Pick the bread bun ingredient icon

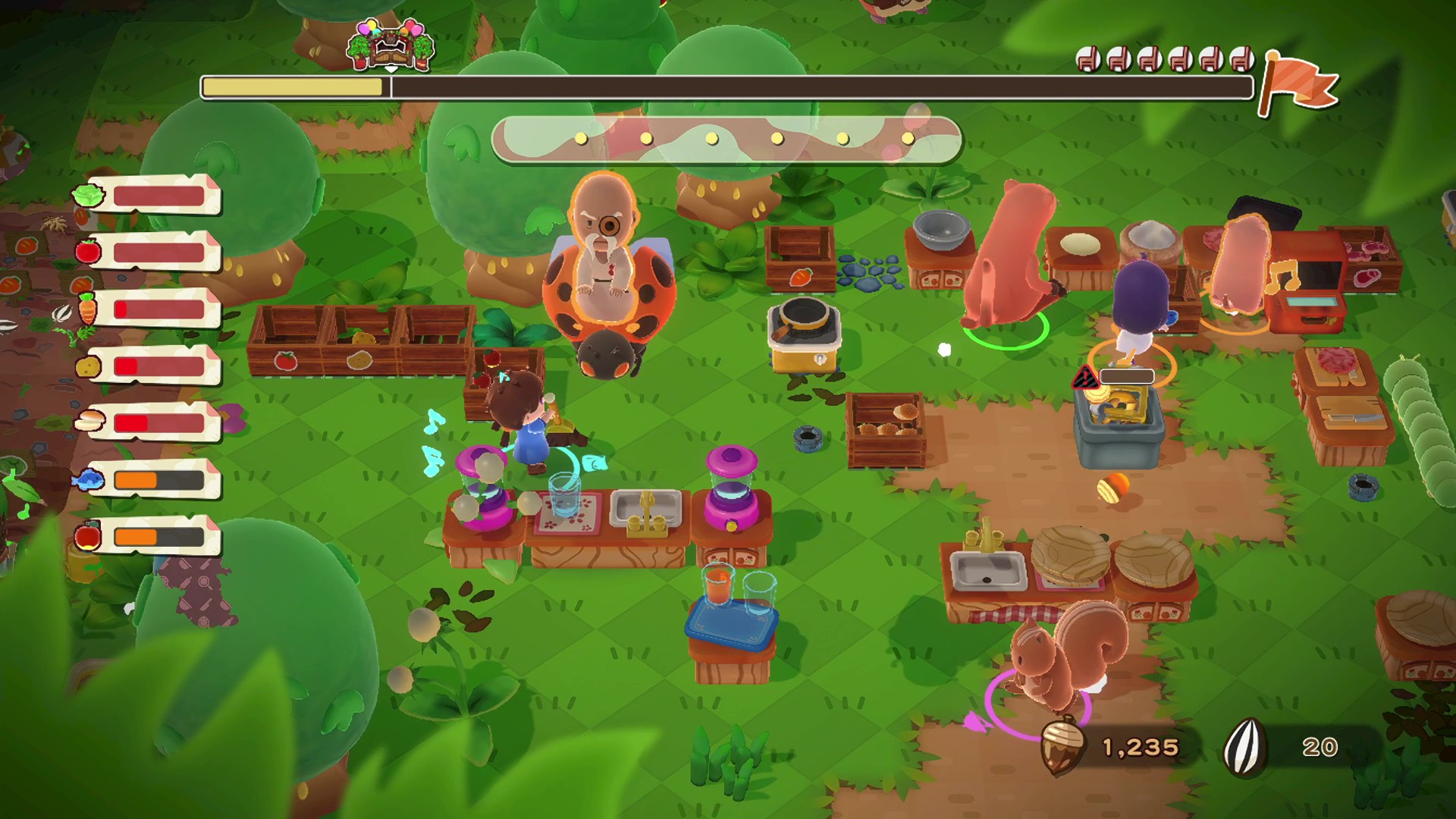tap(89, 421)
